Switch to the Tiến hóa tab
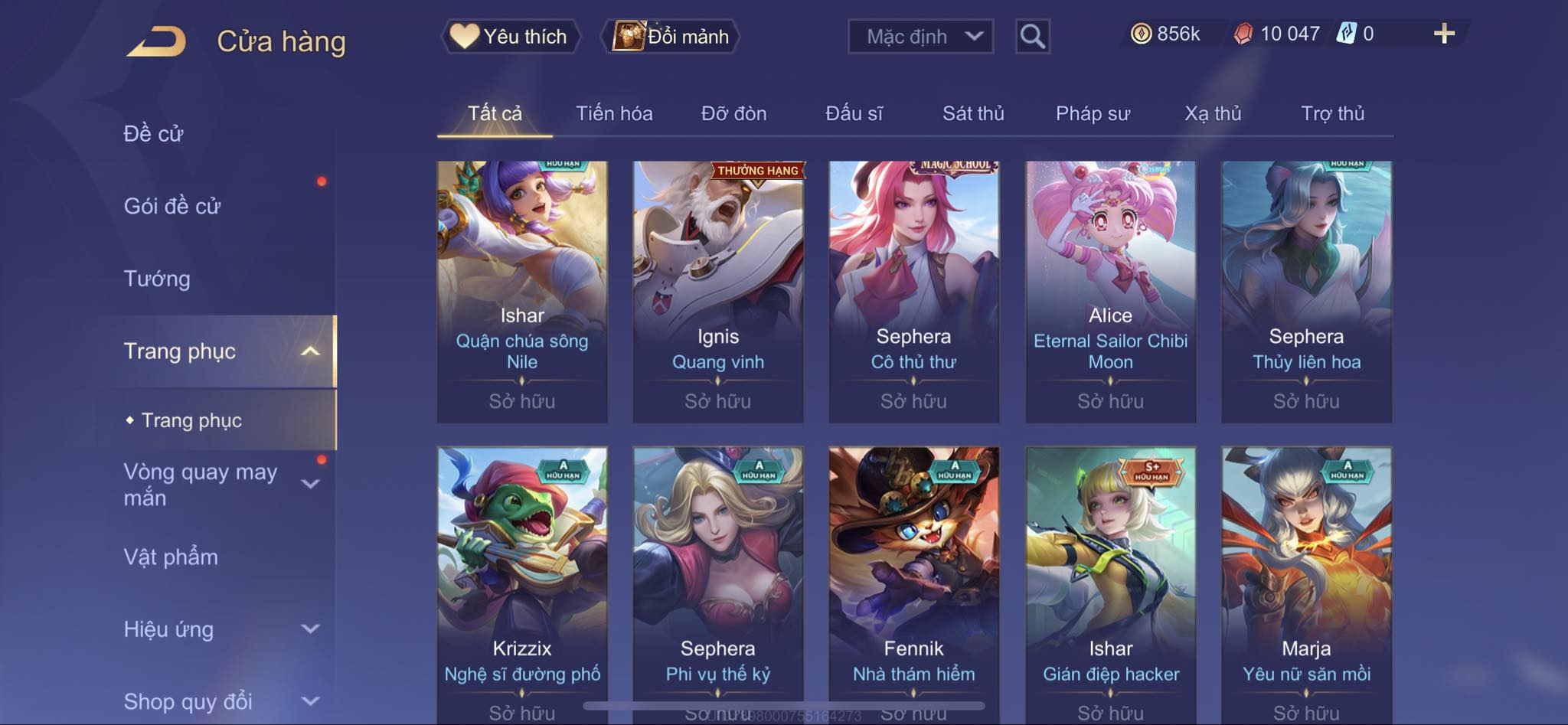1568x725 pixels. pyautogui.click(x=614, y=114)
